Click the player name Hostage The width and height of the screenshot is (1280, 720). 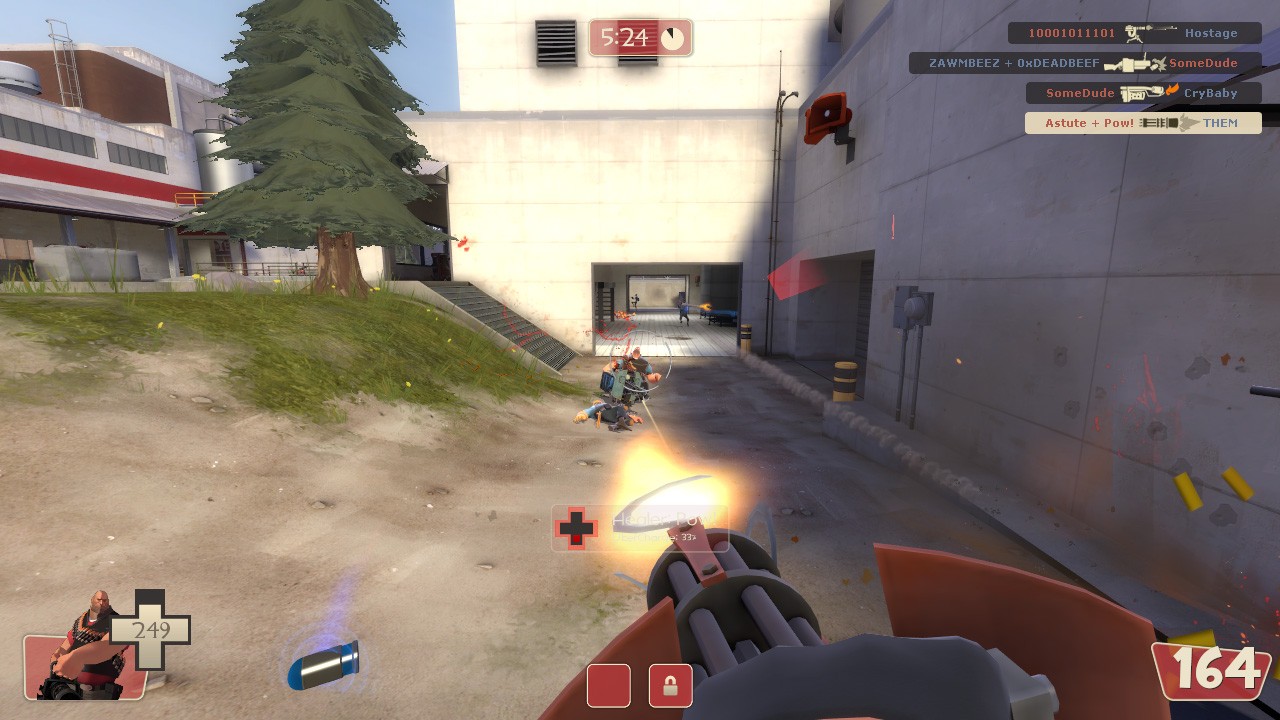tap(1211, 32)
